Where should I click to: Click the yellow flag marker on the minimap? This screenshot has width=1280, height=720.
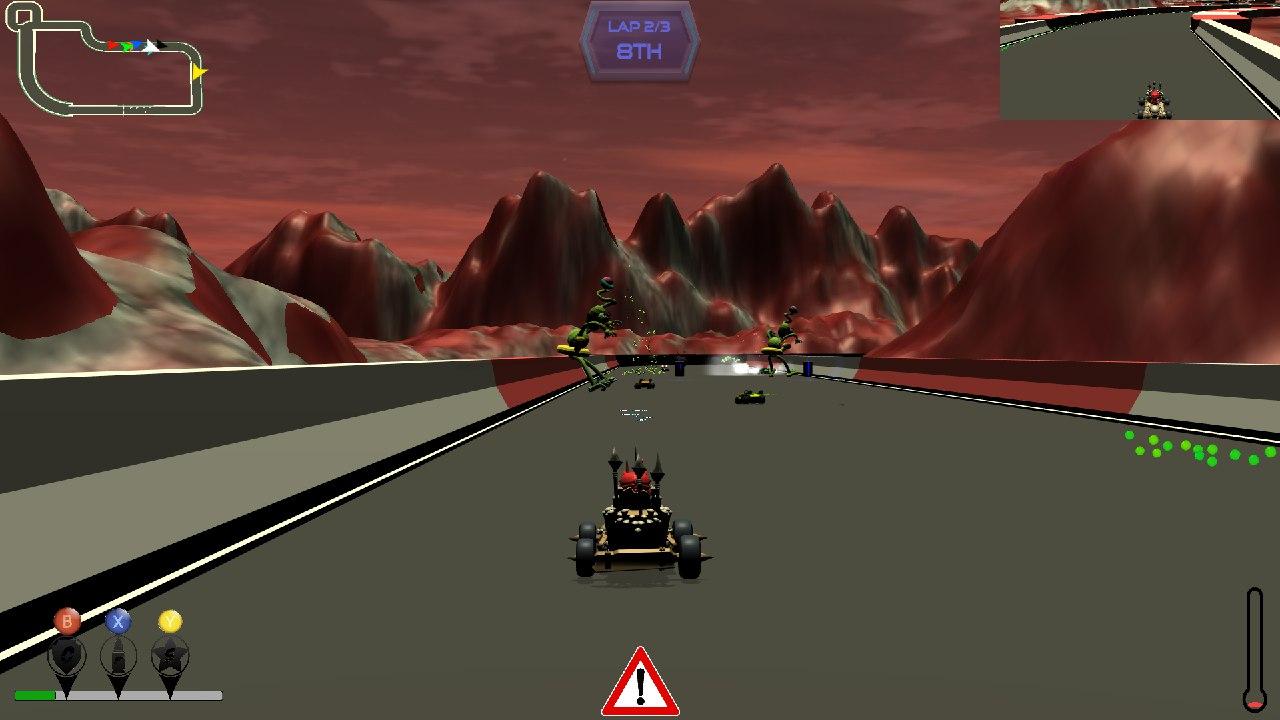tap(198, 71)
